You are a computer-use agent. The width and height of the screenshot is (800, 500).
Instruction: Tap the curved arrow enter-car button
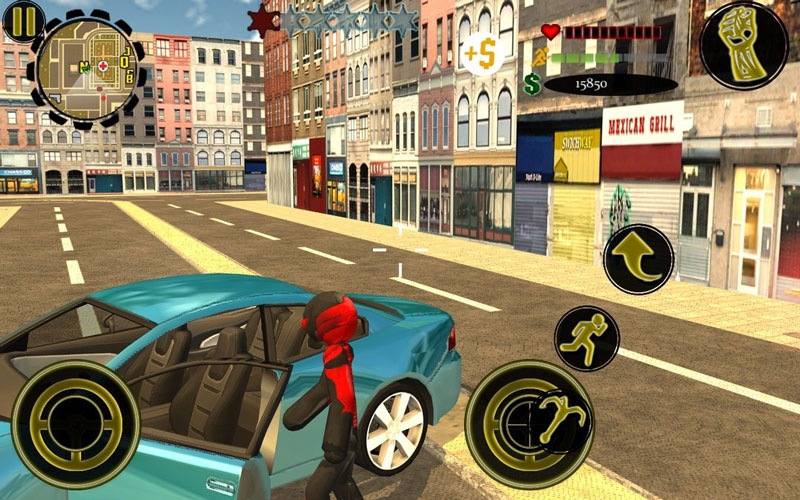click(638, 258)
